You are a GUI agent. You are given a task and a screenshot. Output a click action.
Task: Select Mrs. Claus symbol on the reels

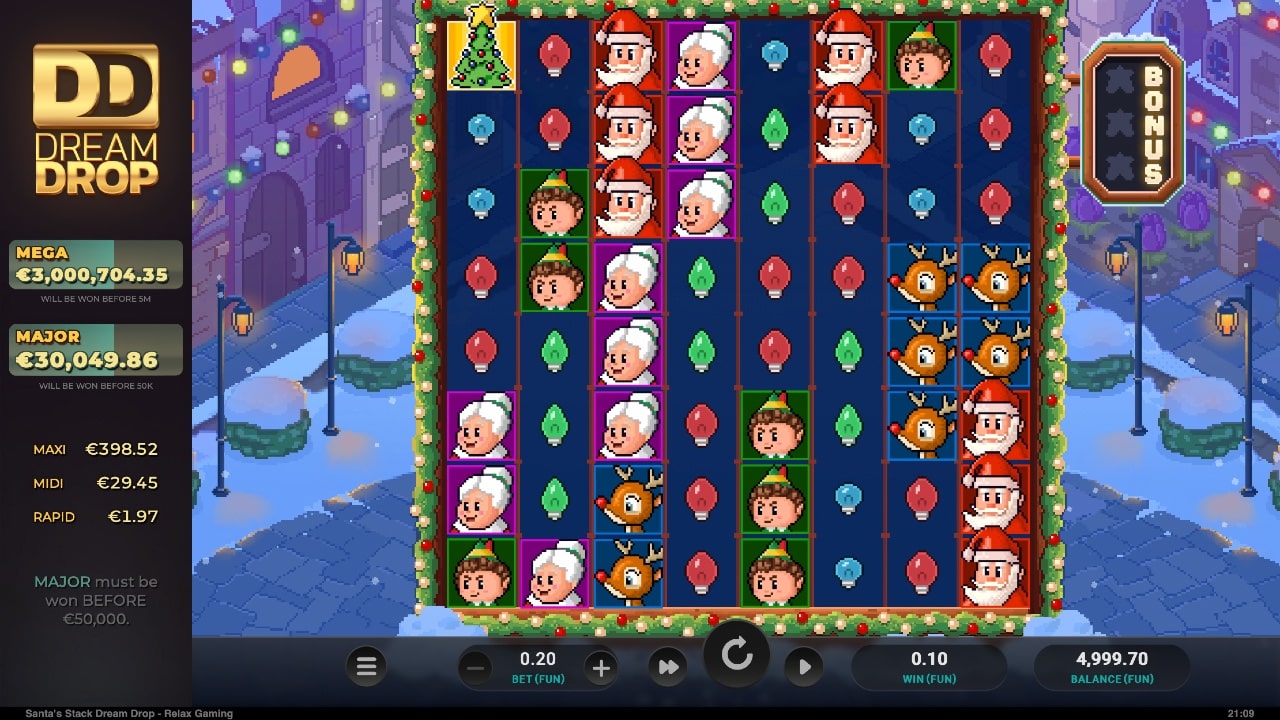pos(702,55)
